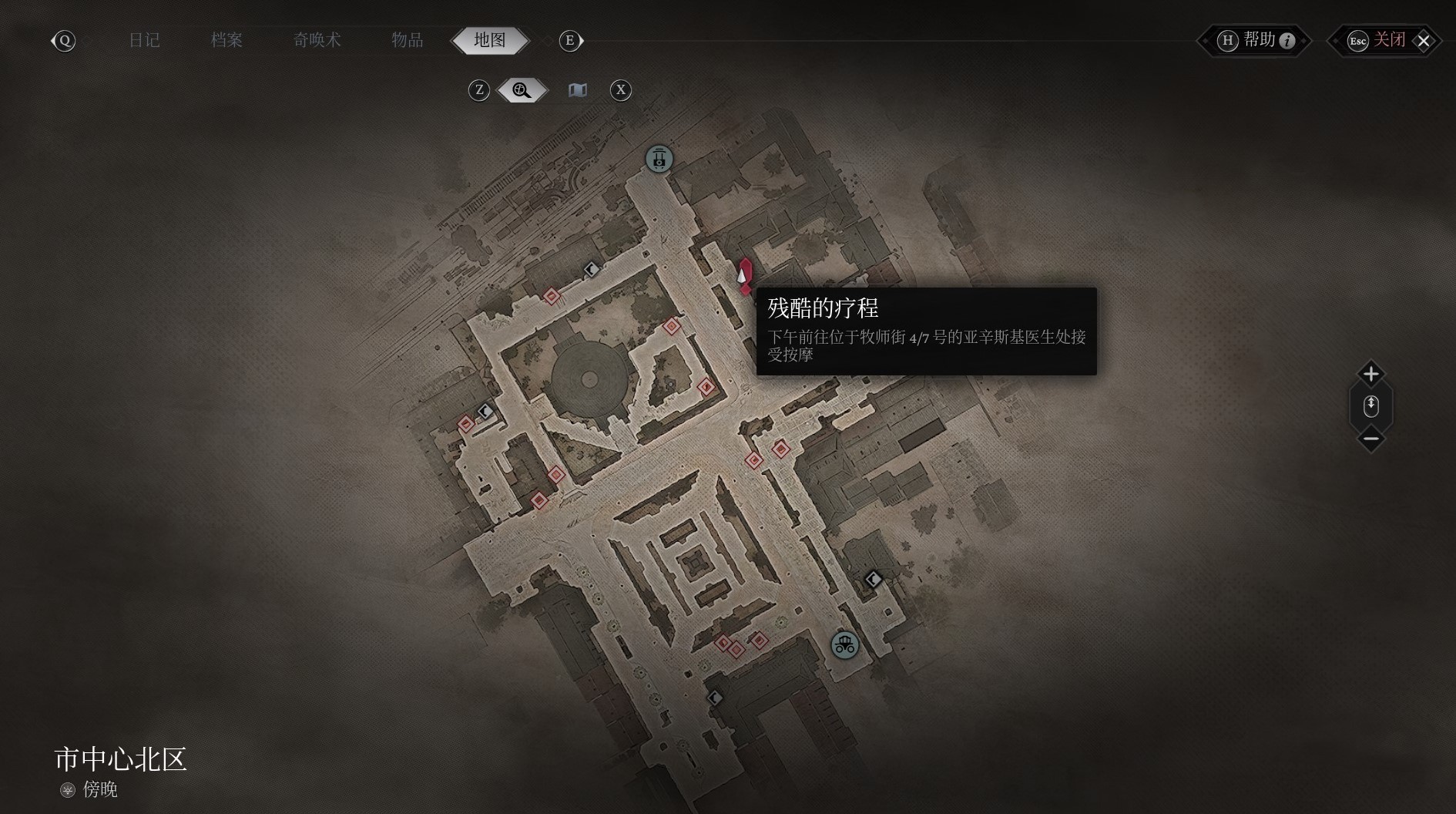Zoom in with the plus button
Image resolution: width=1456 pixels, height=814 pixels.
(1370, 374)
